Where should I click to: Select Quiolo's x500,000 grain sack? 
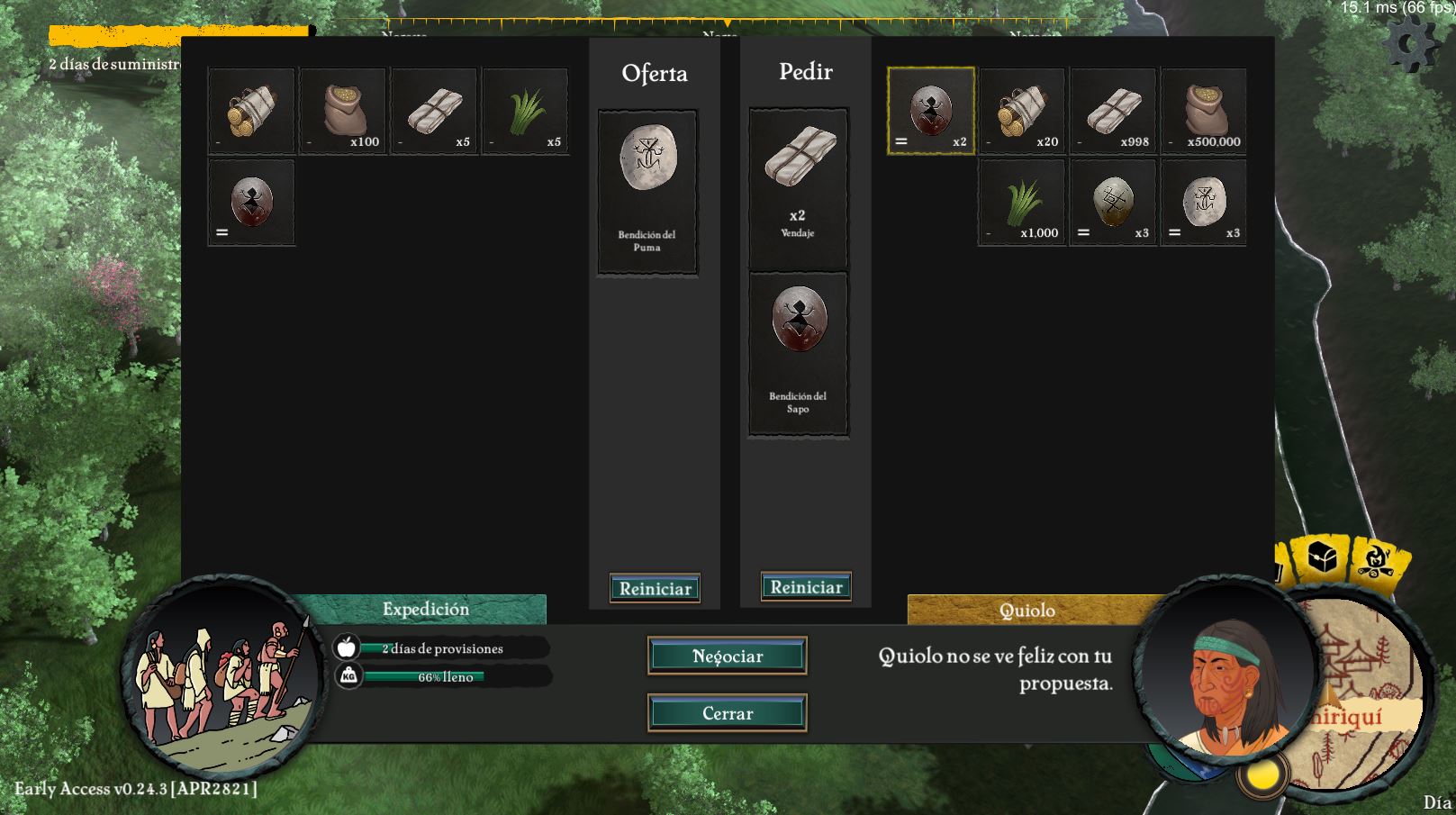click(x=1204, y=112)
